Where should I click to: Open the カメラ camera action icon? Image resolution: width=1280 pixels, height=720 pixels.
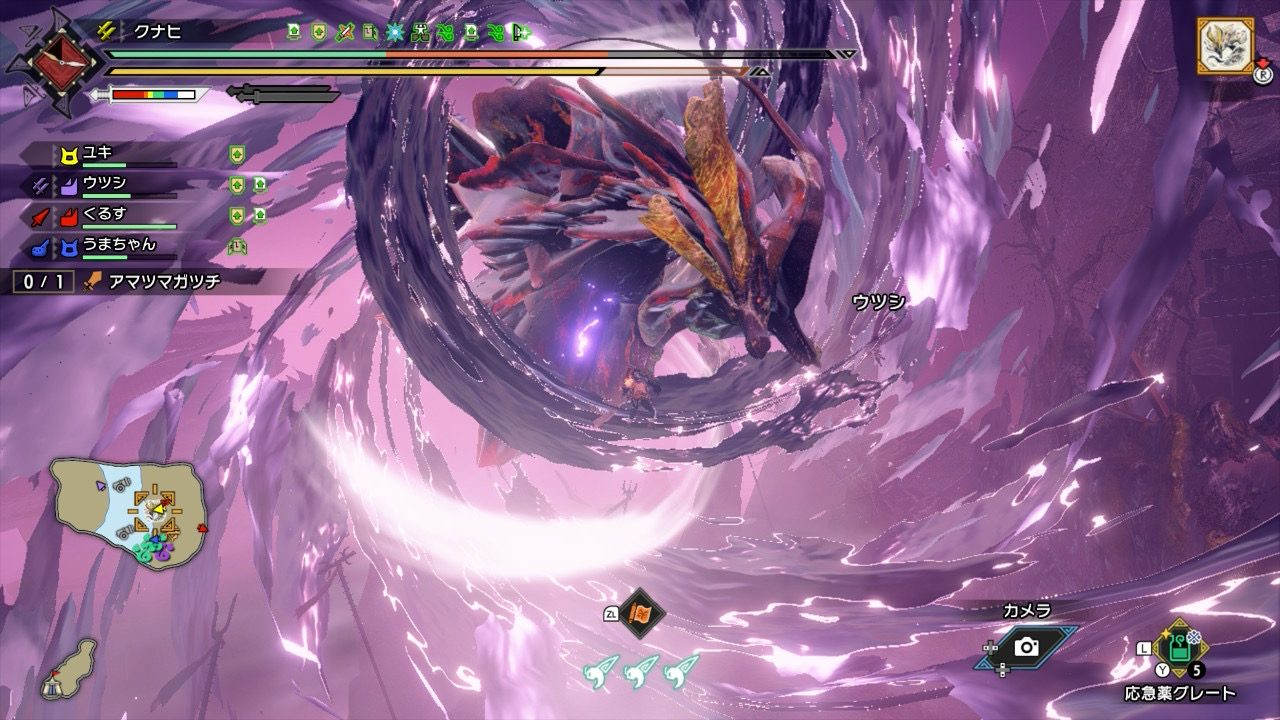(1025, 647)
